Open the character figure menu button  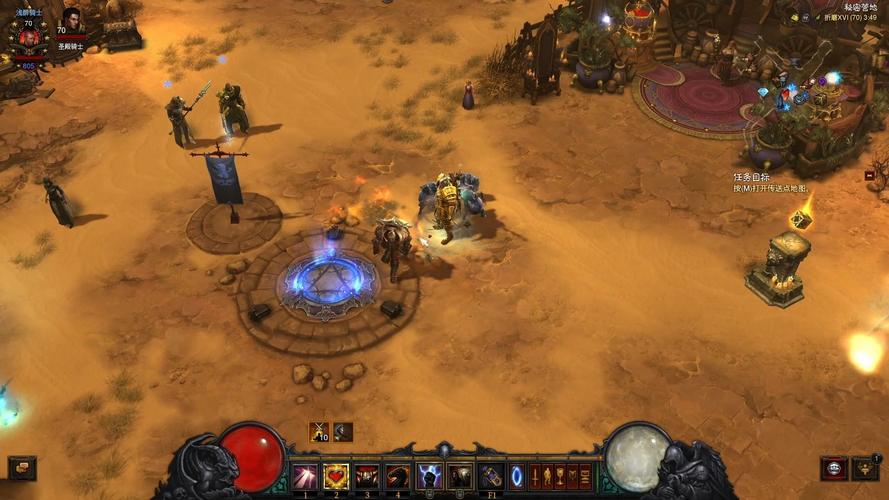pyautogui.click(x=547, y=477)
